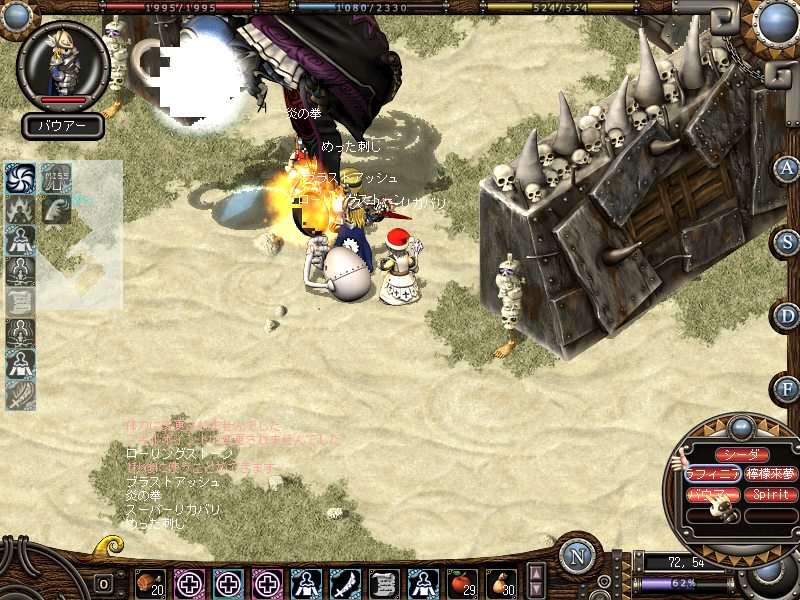The width and height of the screenshot is (800, 600).
Task: Click the hotbar page arrow button
Action: pos(536,581)
